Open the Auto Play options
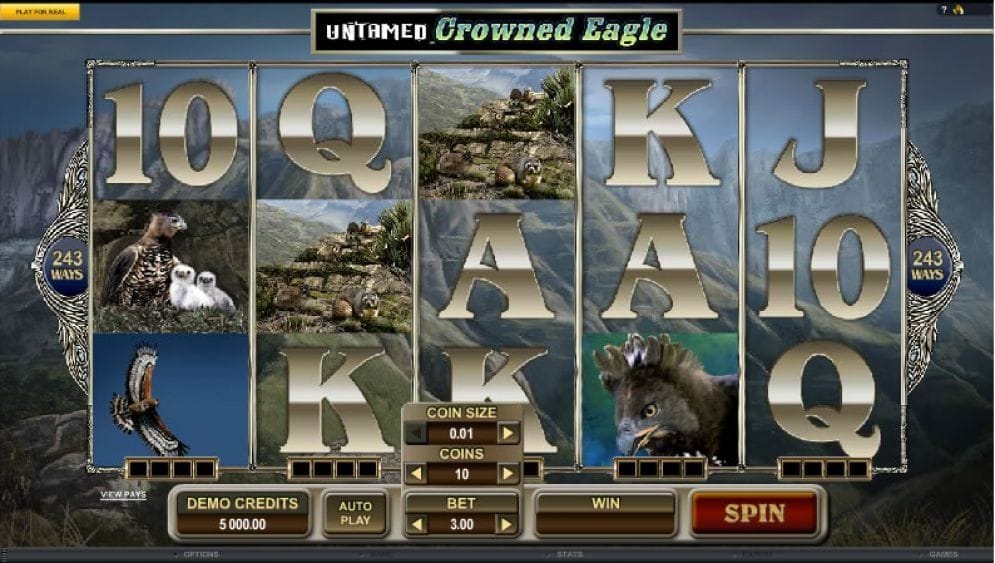Viewport: 995px width, 563px height. (355, 513)
